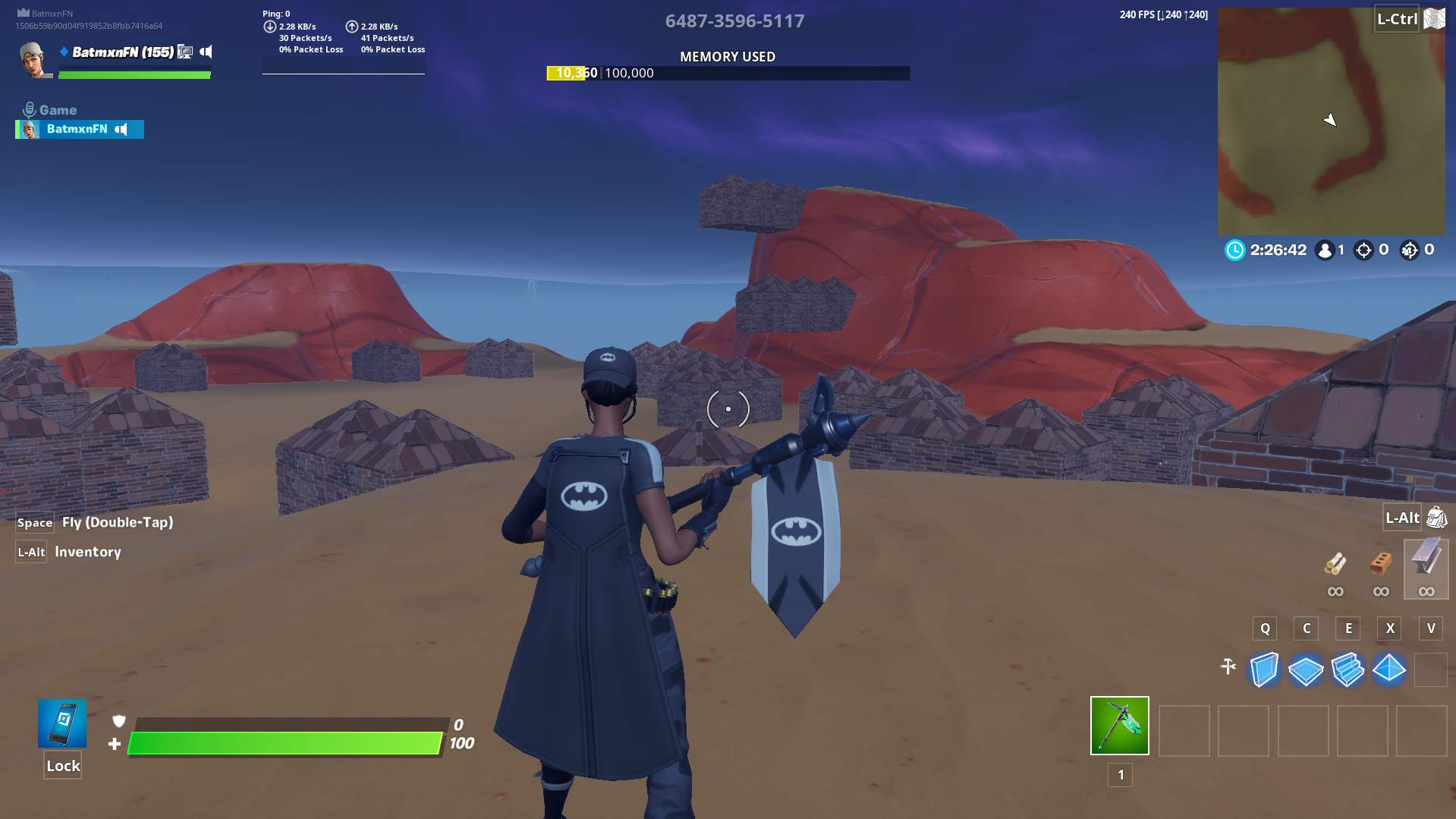
Task: Click the players remaining icon
Action: [1325, 249]
